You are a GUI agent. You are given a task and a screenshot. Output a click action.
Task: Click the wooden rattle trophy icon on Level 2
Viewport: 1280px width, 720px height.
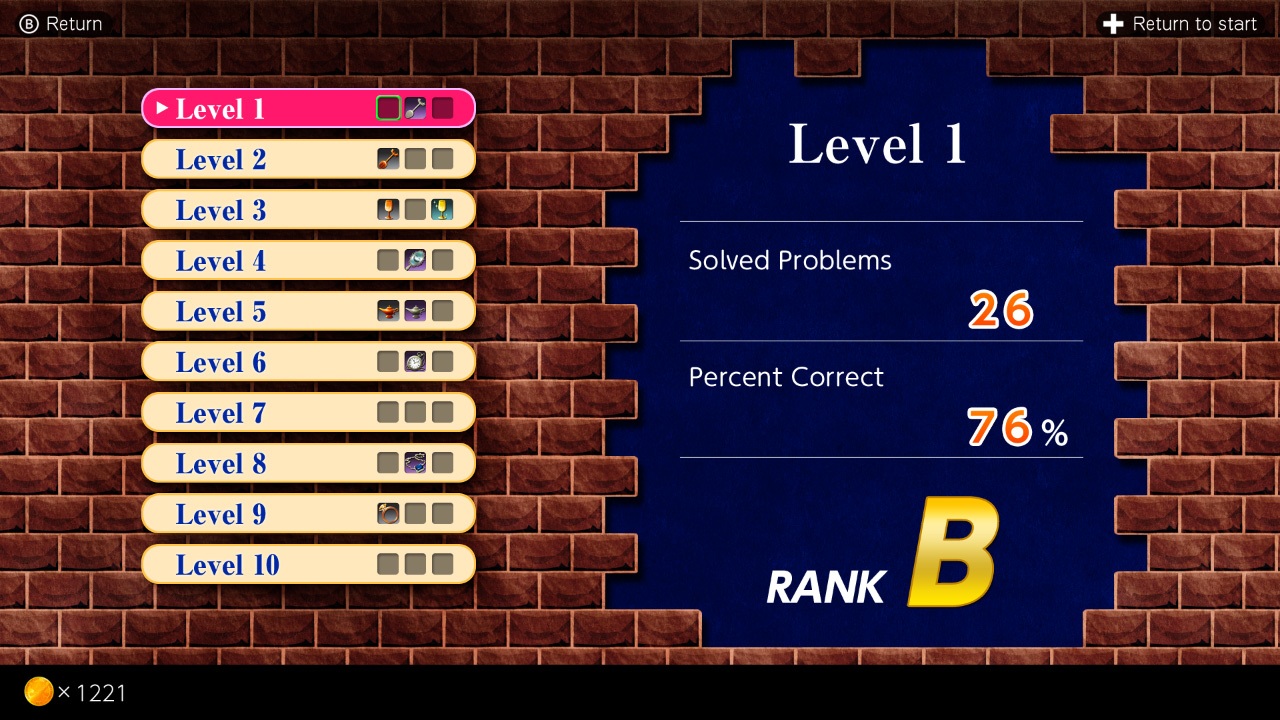[388, 158]
